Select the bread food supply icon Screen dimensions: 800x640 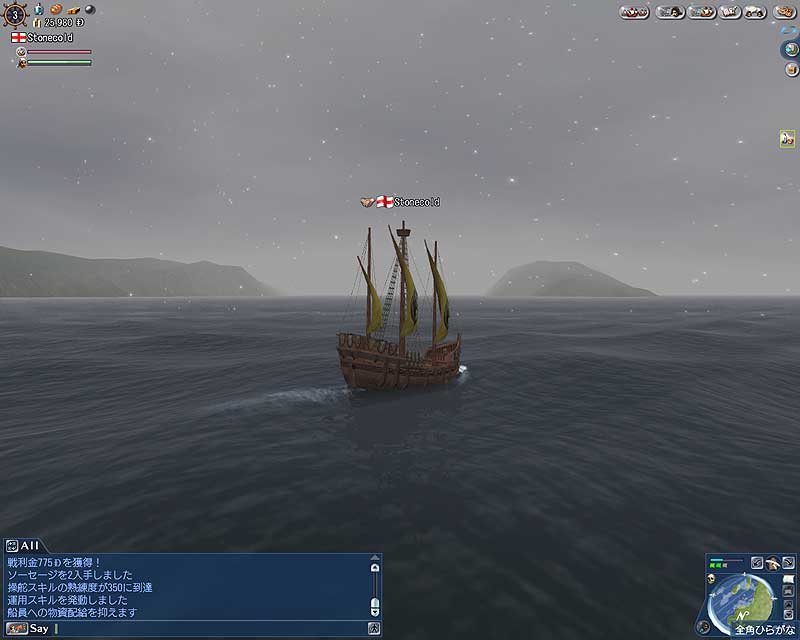coord(55,10)
